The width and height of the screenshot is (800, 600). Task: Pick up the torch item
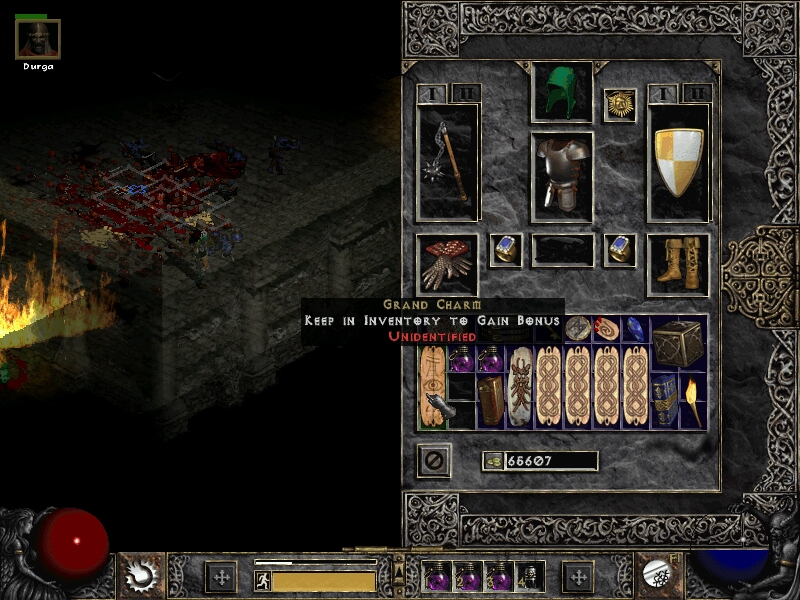tap(692, 400)
